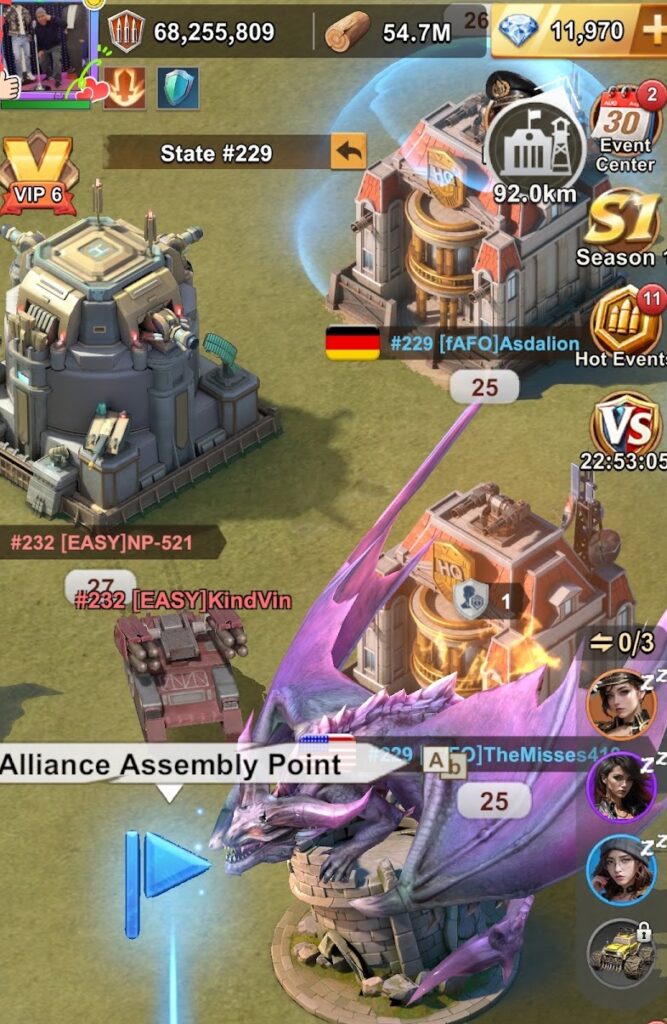This screenshot has width=667, height=1024.
Task: Select the purple-framed dark-haired hero
Action: (x=621, y=785)
